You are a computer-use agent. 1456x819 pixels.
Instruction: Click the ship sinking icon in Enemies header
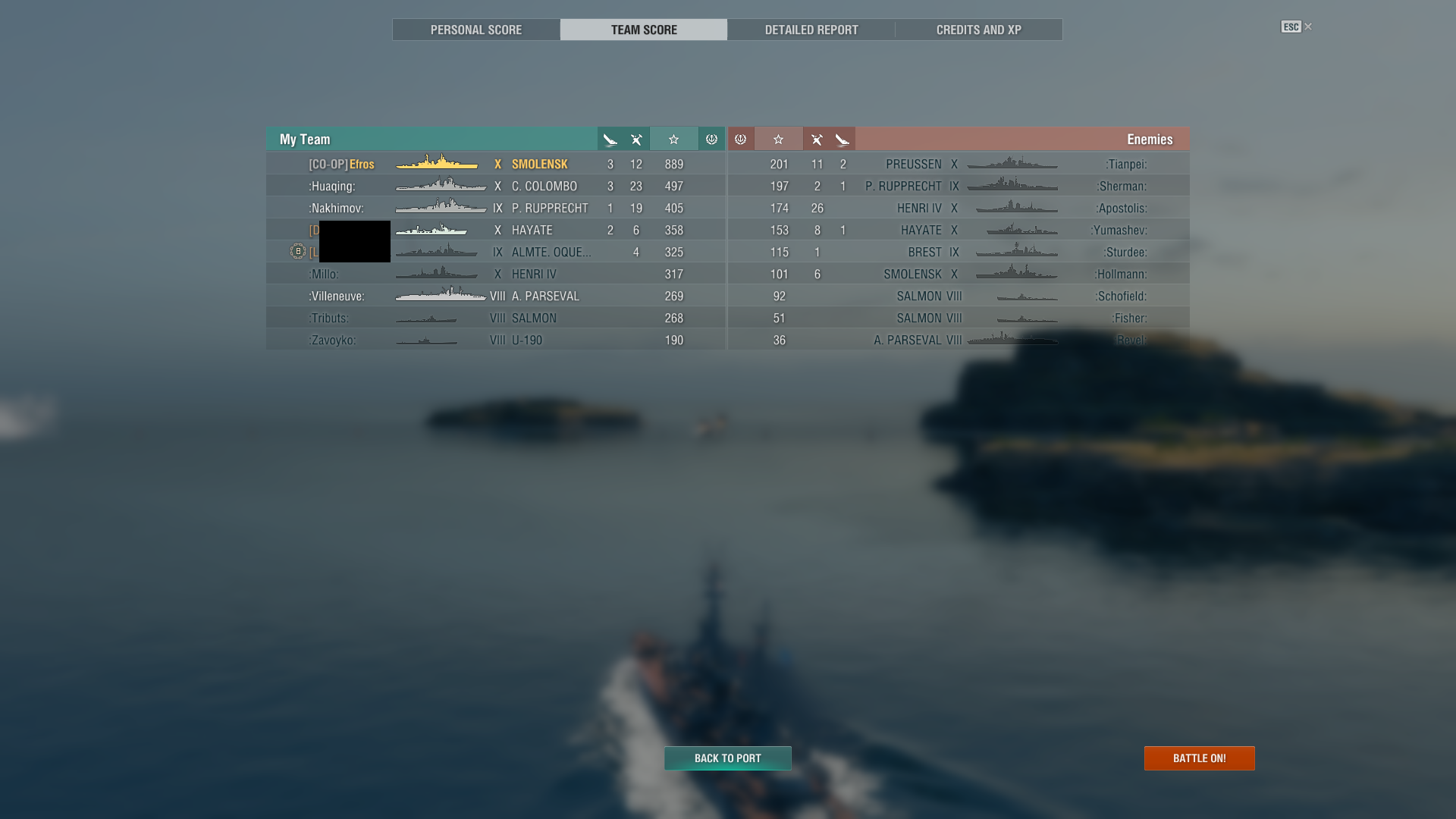pyautogui.click(x=842, y=139)
